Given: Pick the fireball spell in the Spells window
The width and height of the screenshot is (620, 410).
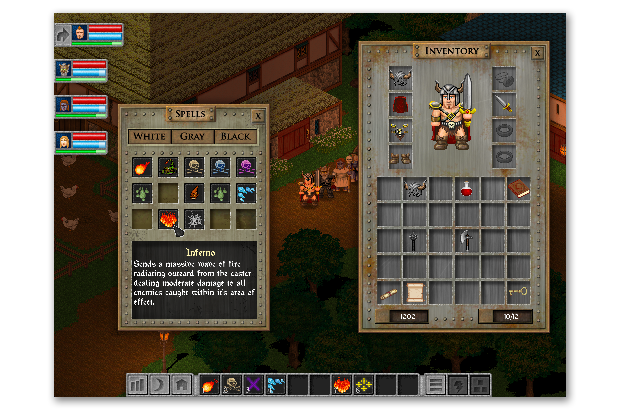Looking at the screenshot, I should 143,165.
